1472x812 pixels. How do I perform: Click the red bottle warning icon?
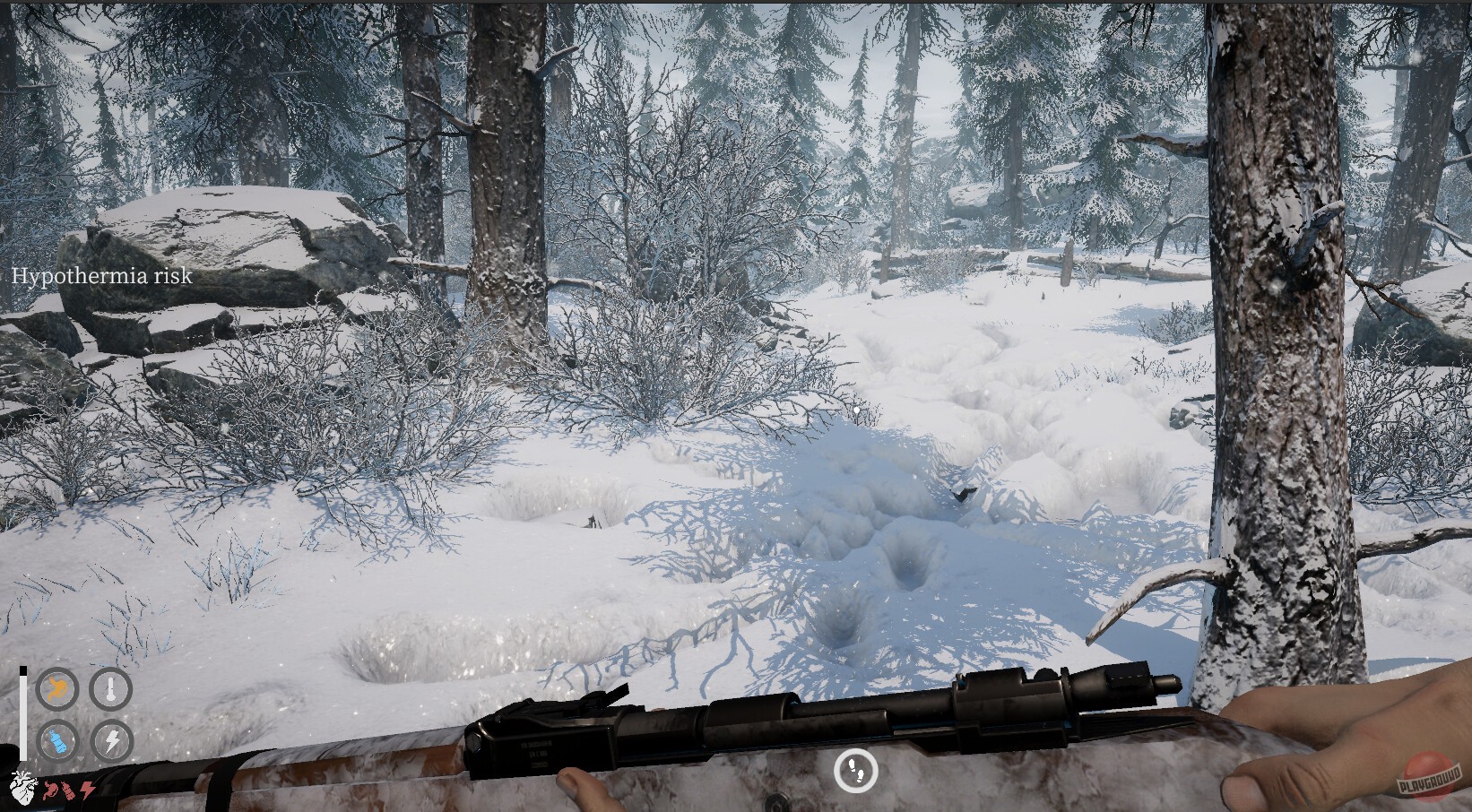68,792
